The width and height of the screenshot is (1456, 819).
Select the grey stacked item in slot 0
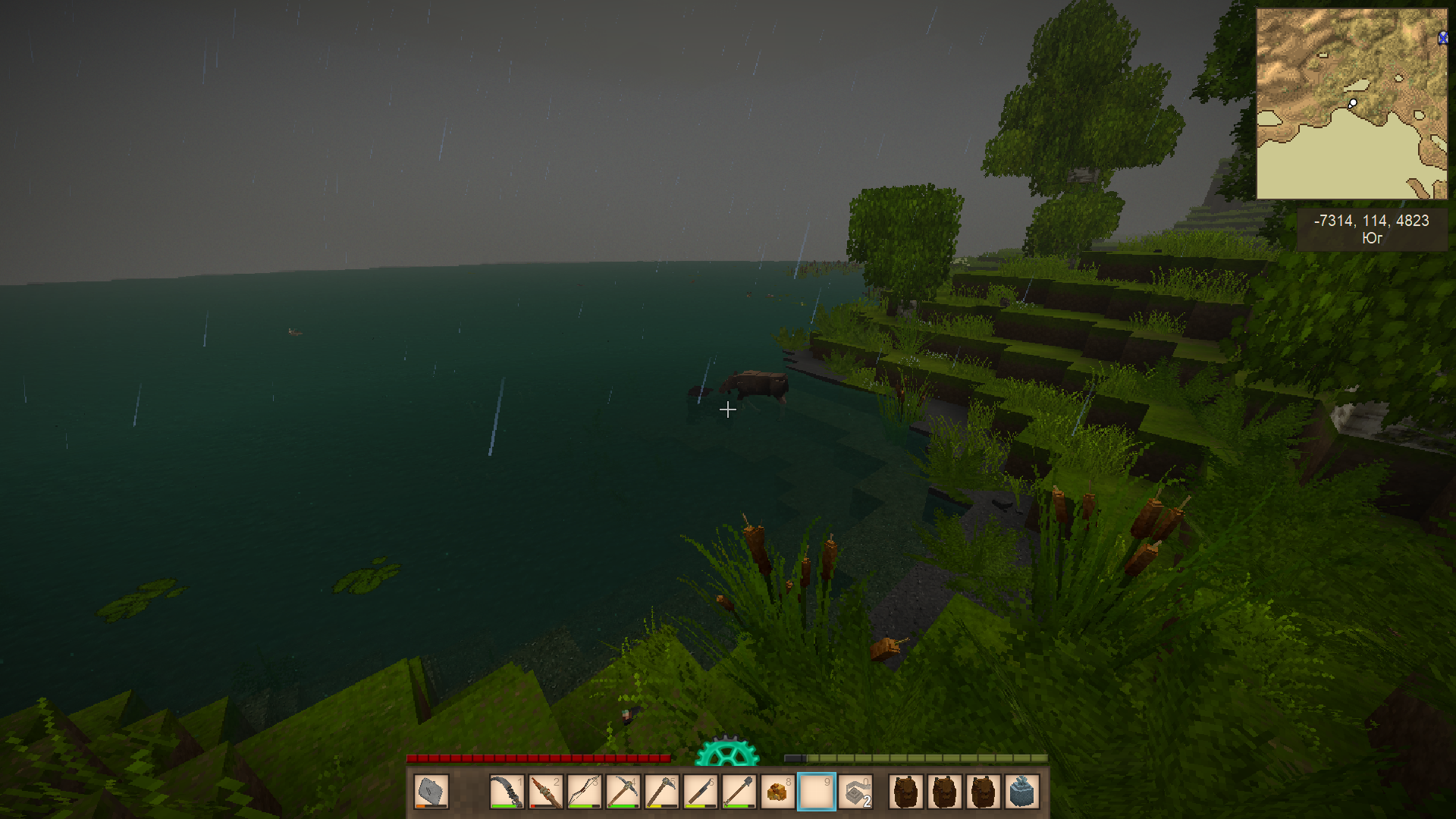click(x=855, y=792)
